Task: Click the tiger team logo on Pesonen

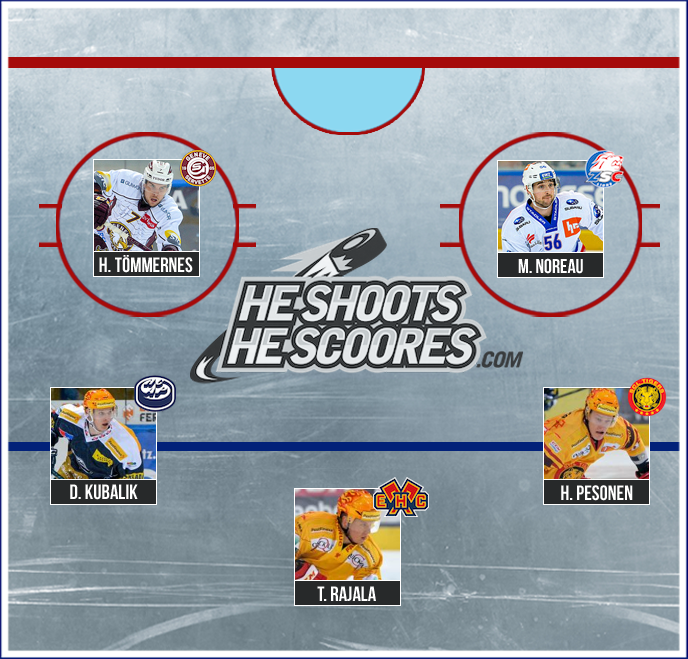Action: tap(647, 397)
